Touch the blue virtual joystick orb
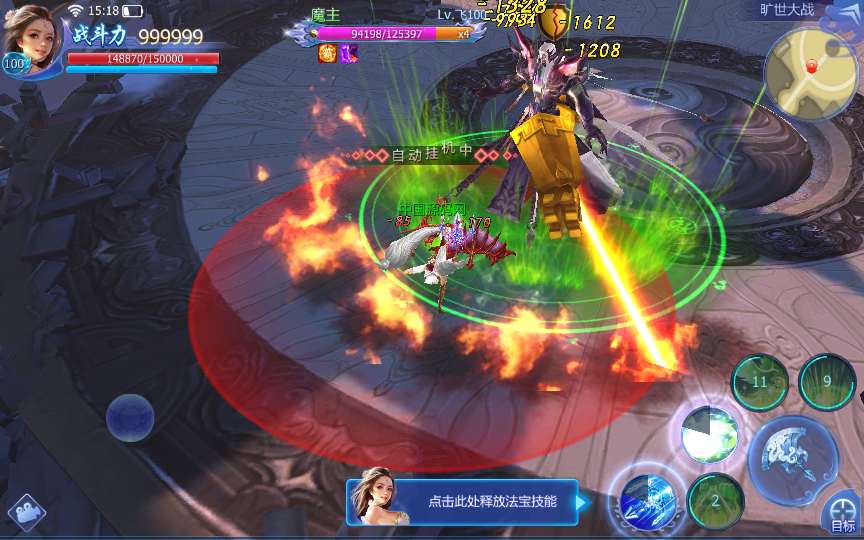Viewport: 864px width, 540px height. (x=130, y=418)
